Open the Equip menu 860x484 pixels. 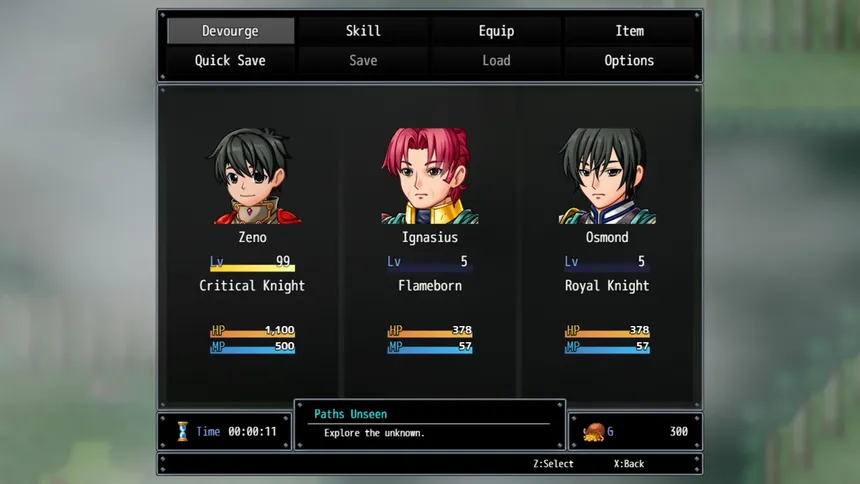click(x=496, y=31)
